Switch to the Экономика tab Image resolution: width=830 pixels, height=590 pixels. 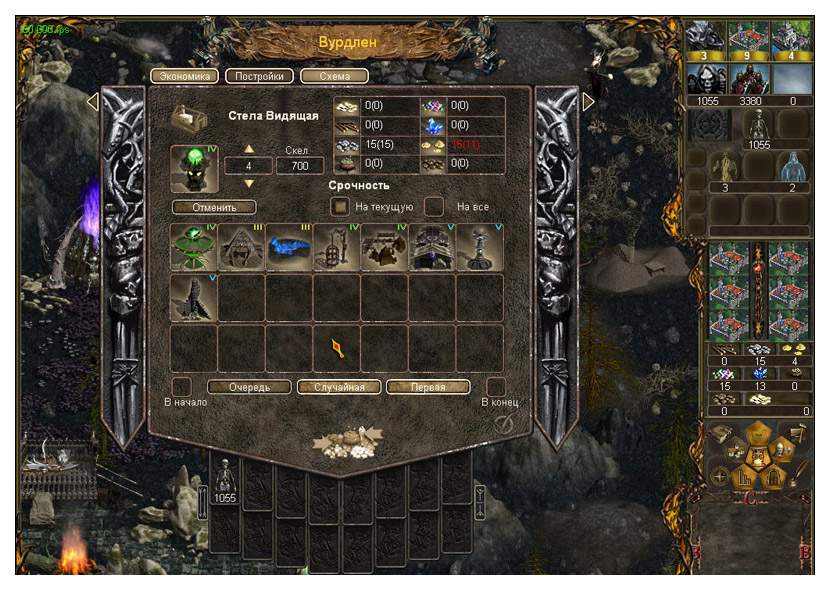tap(184, 76)
